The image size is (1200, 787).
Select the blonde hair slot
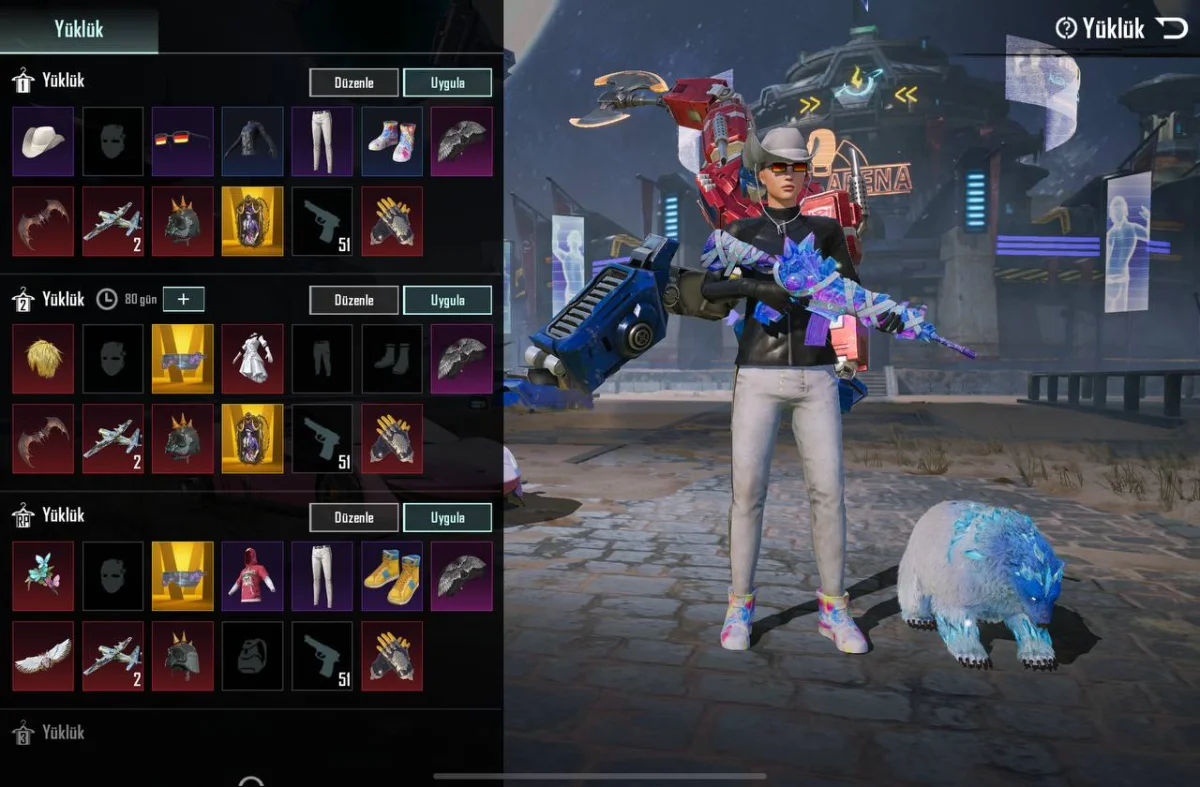[43, 358]
